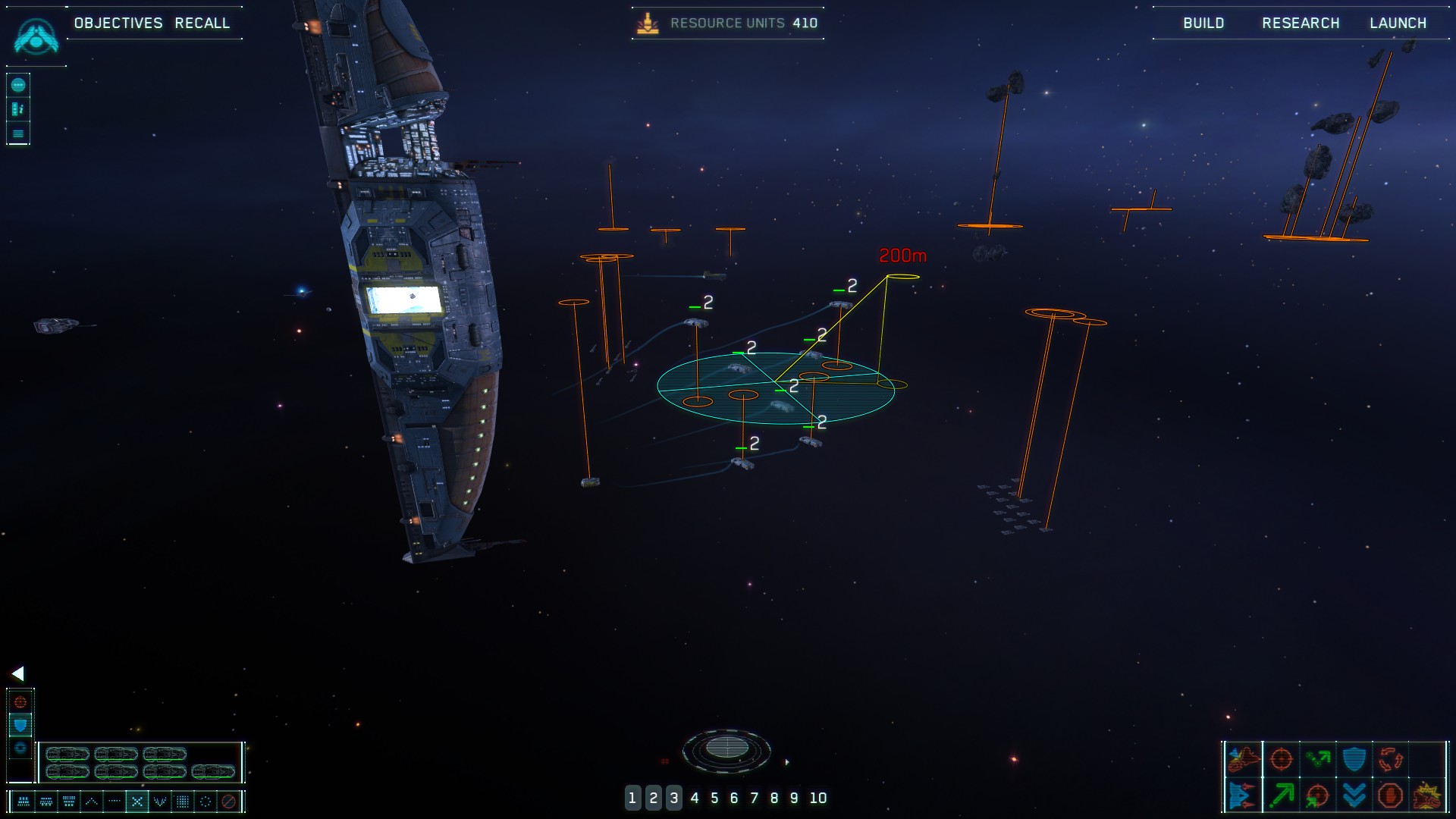Open the RESEARCH menu
This screenshot has width=1456, height=819.
pos(1300,23)
